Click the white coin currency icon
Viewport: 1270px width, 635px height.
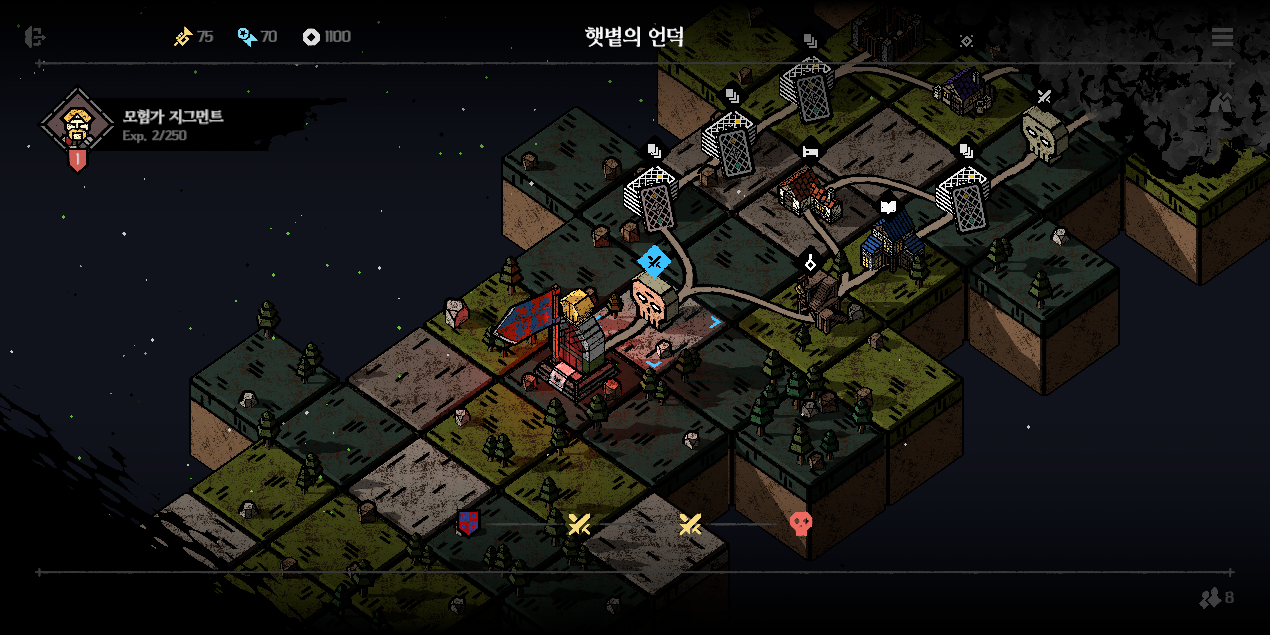click(311, 37)
